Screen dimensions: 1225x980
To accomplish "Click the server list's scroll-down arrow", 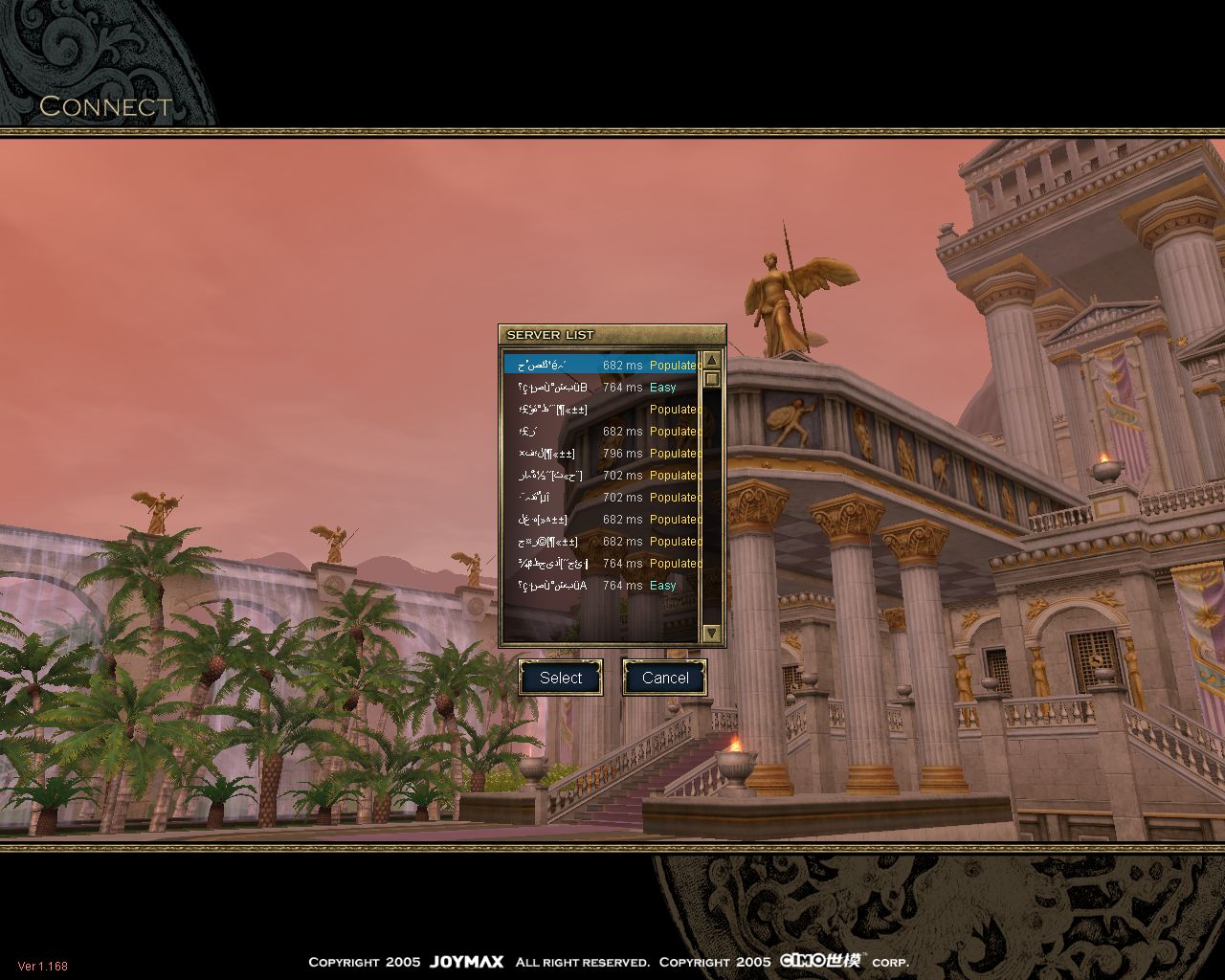I will (x=711, y=633).
